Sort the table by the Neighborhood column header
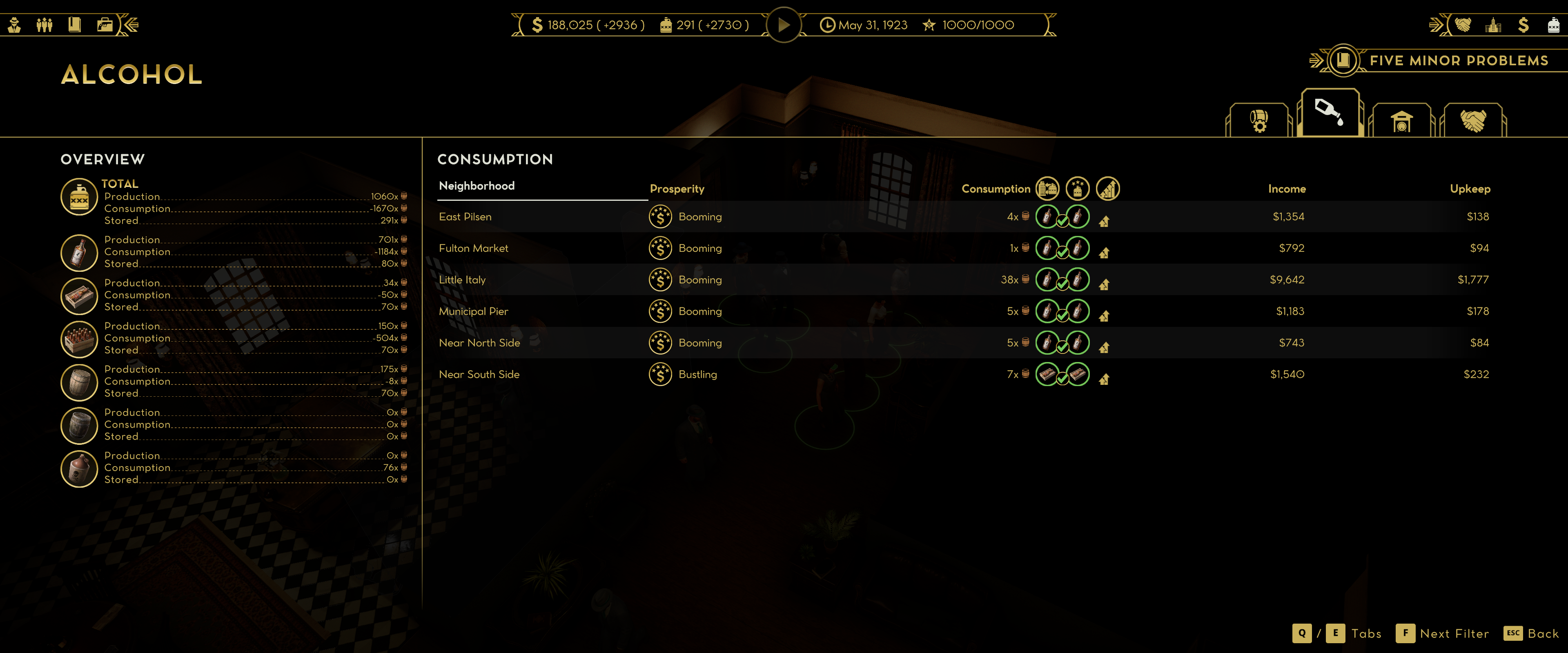This screenshot has height=653, width=1568. point(477,186)
